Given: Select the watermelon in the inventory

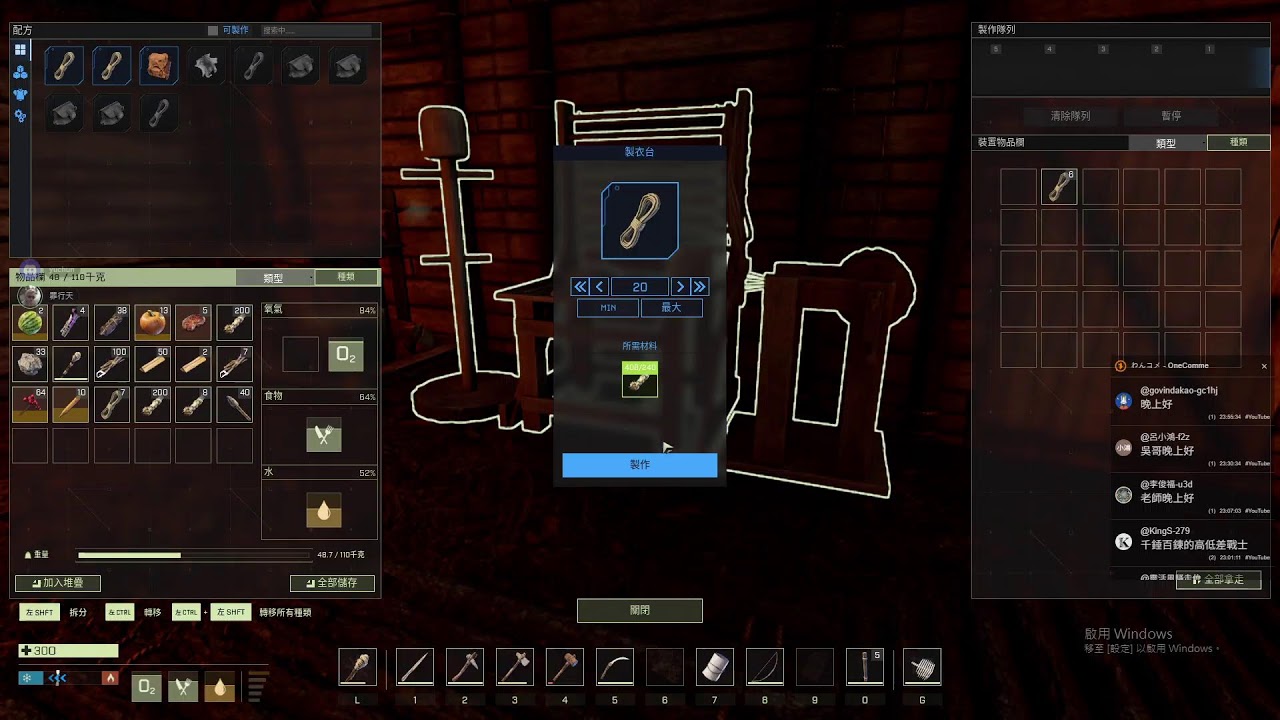Looking at the screenshot, I should (x=30, y=323).
